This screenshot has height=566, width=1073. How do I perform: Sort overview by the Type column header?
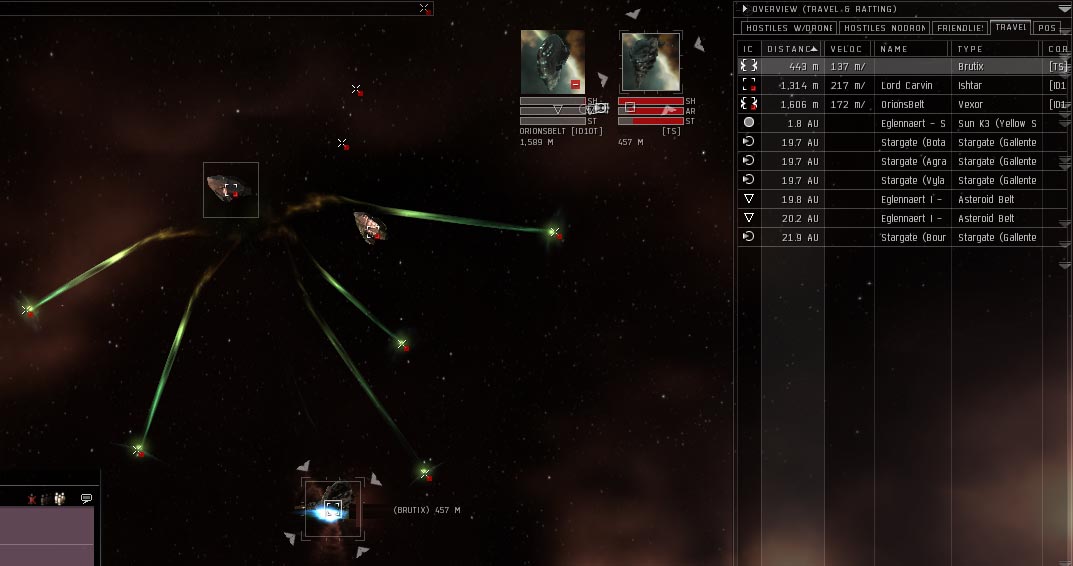tap(995, 48)
